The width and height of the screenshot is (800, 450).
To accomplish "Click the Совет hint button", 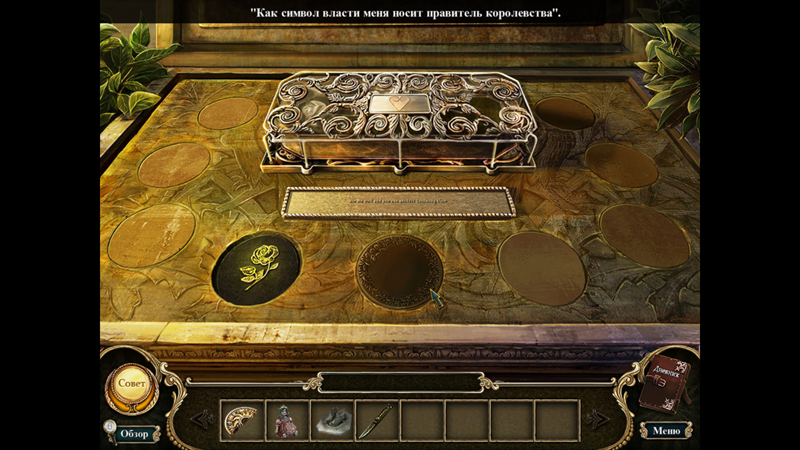I will [x=132, y=382].
